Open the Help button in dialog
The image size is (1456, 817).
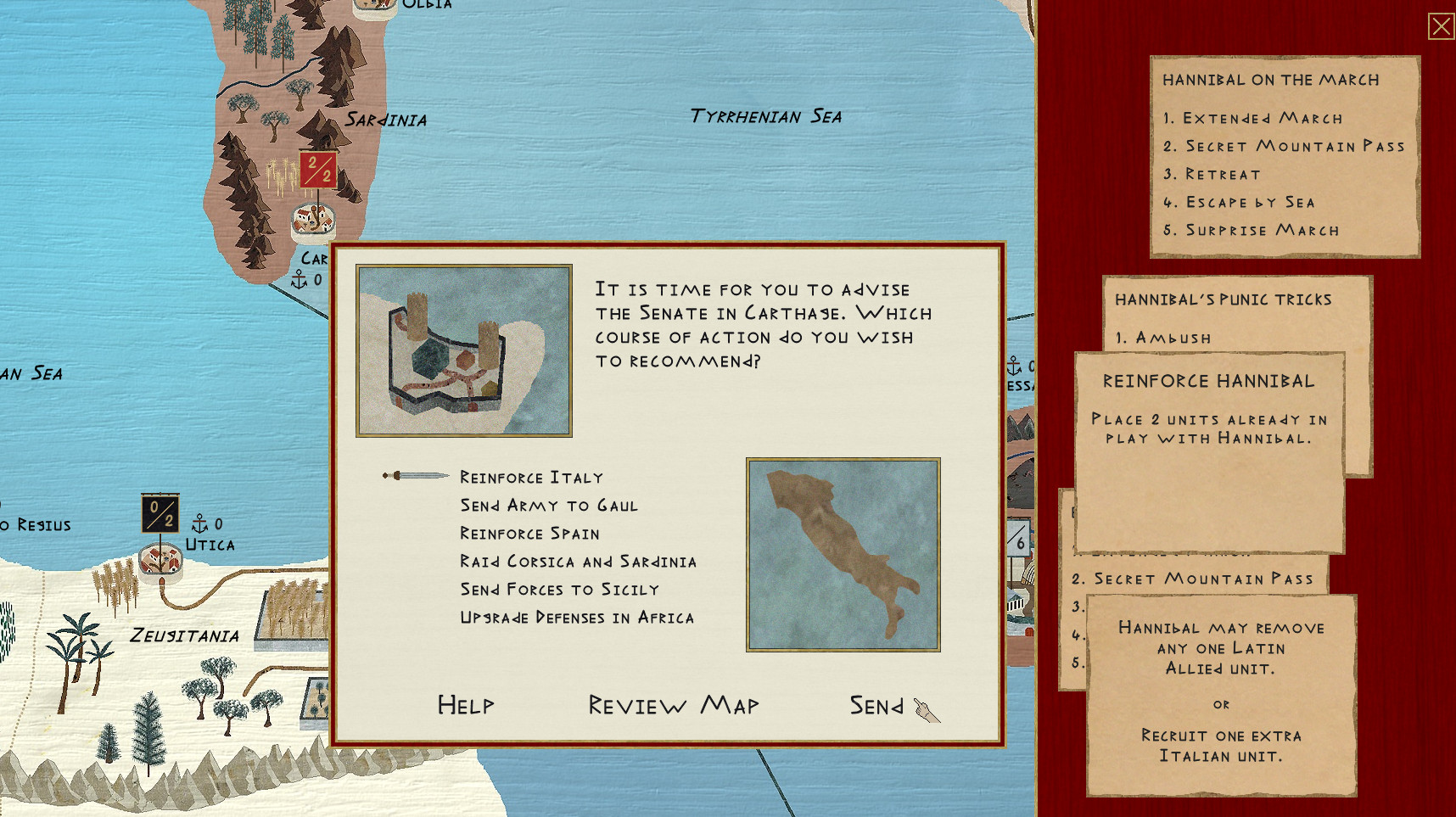465,705
